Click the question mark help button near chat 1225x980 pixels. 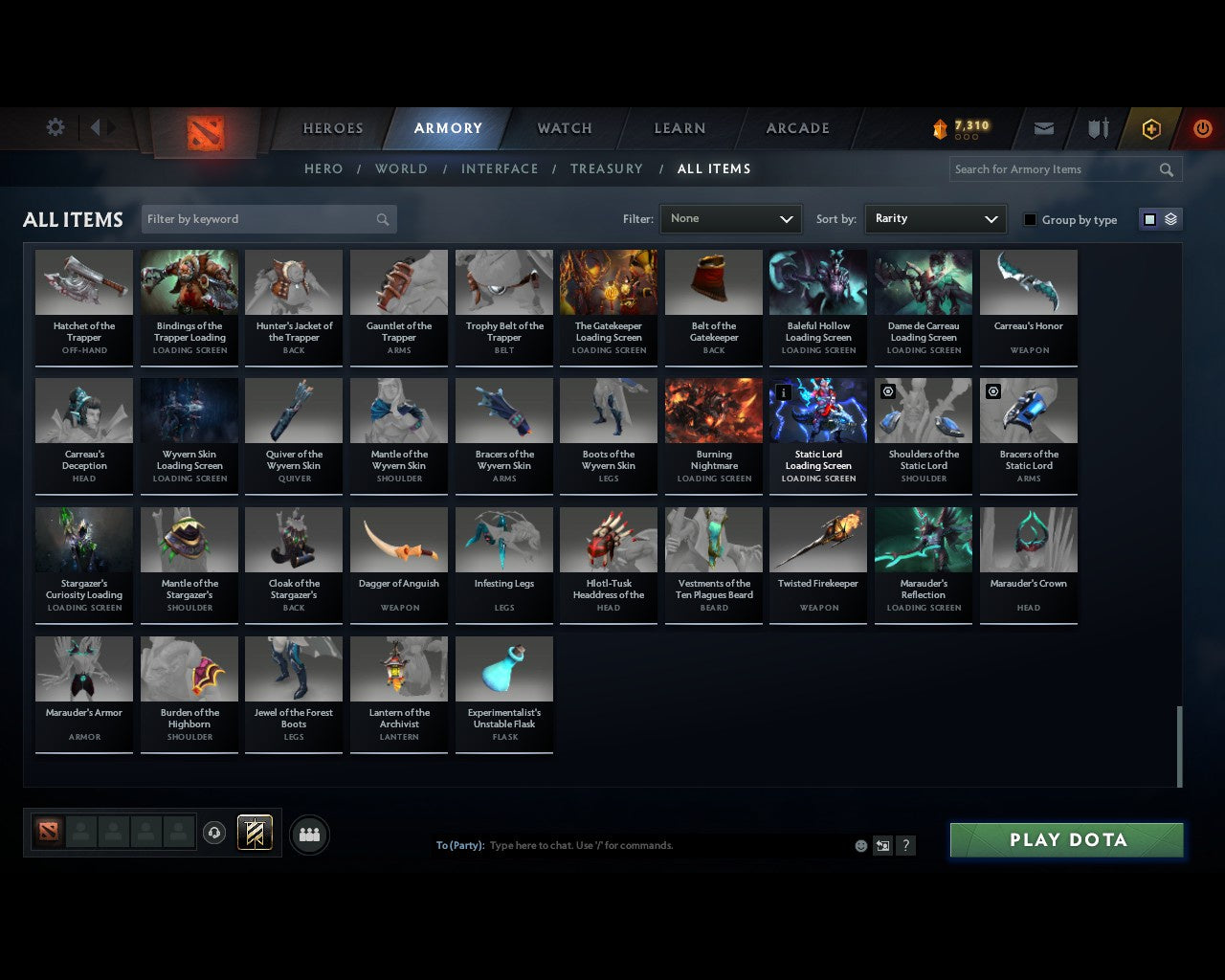[905, 846]
